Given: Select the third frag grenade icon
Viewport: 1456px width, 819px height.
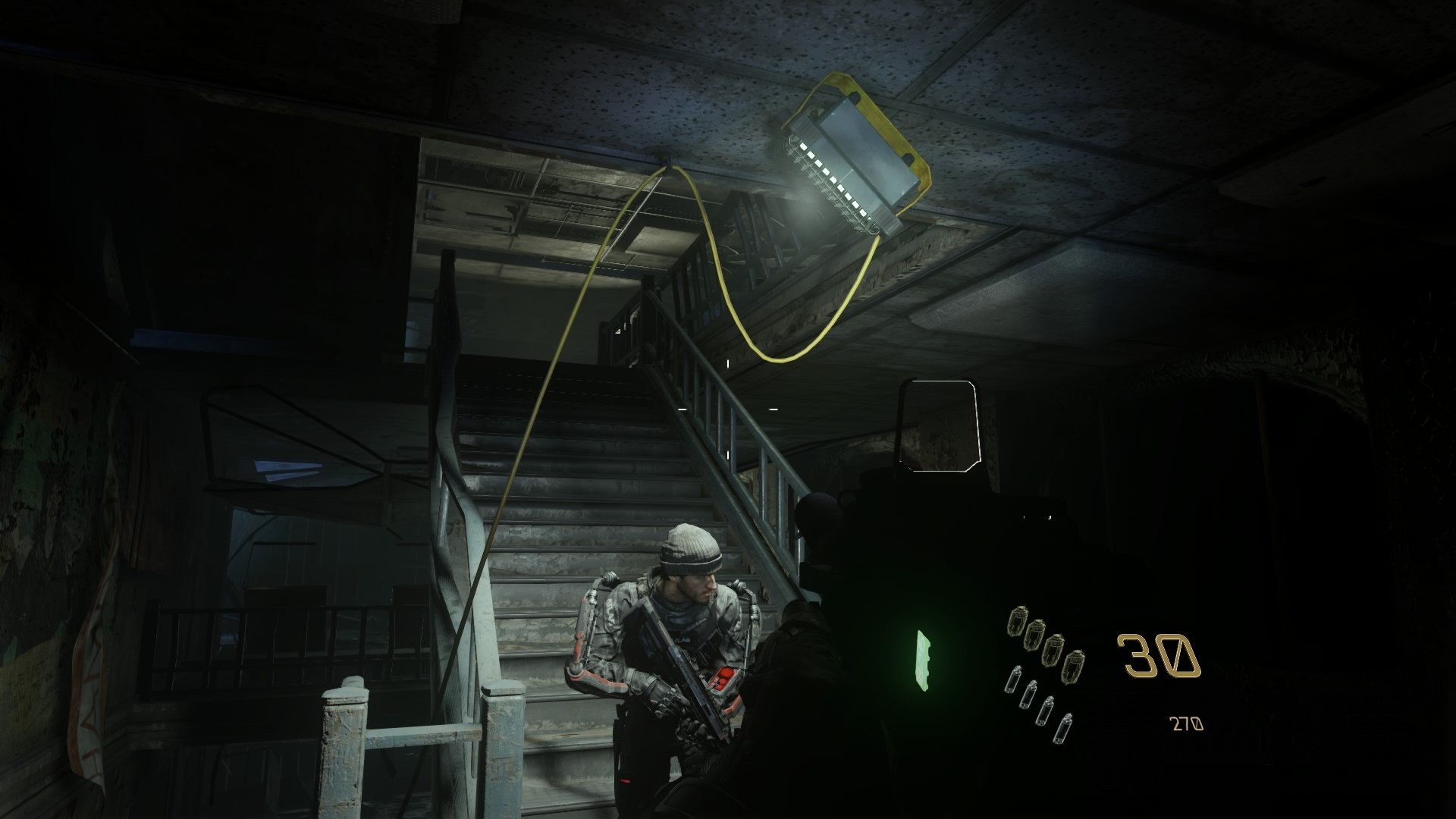Looking at the screenshot, I should [1054, 650].
